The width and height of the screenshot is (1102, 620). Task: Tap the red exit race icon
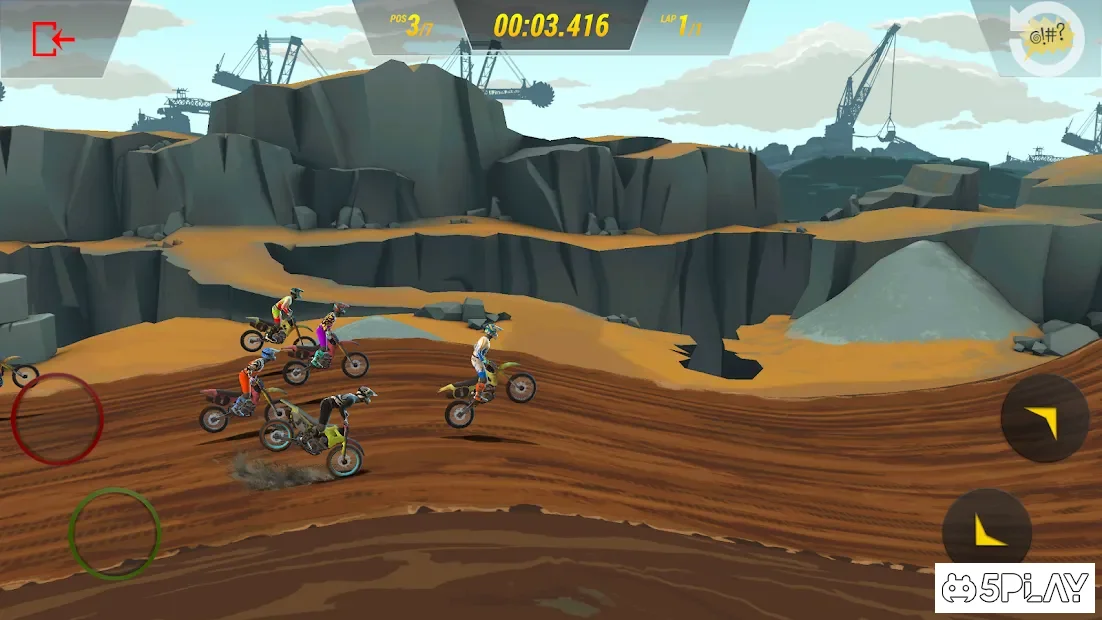53,39
